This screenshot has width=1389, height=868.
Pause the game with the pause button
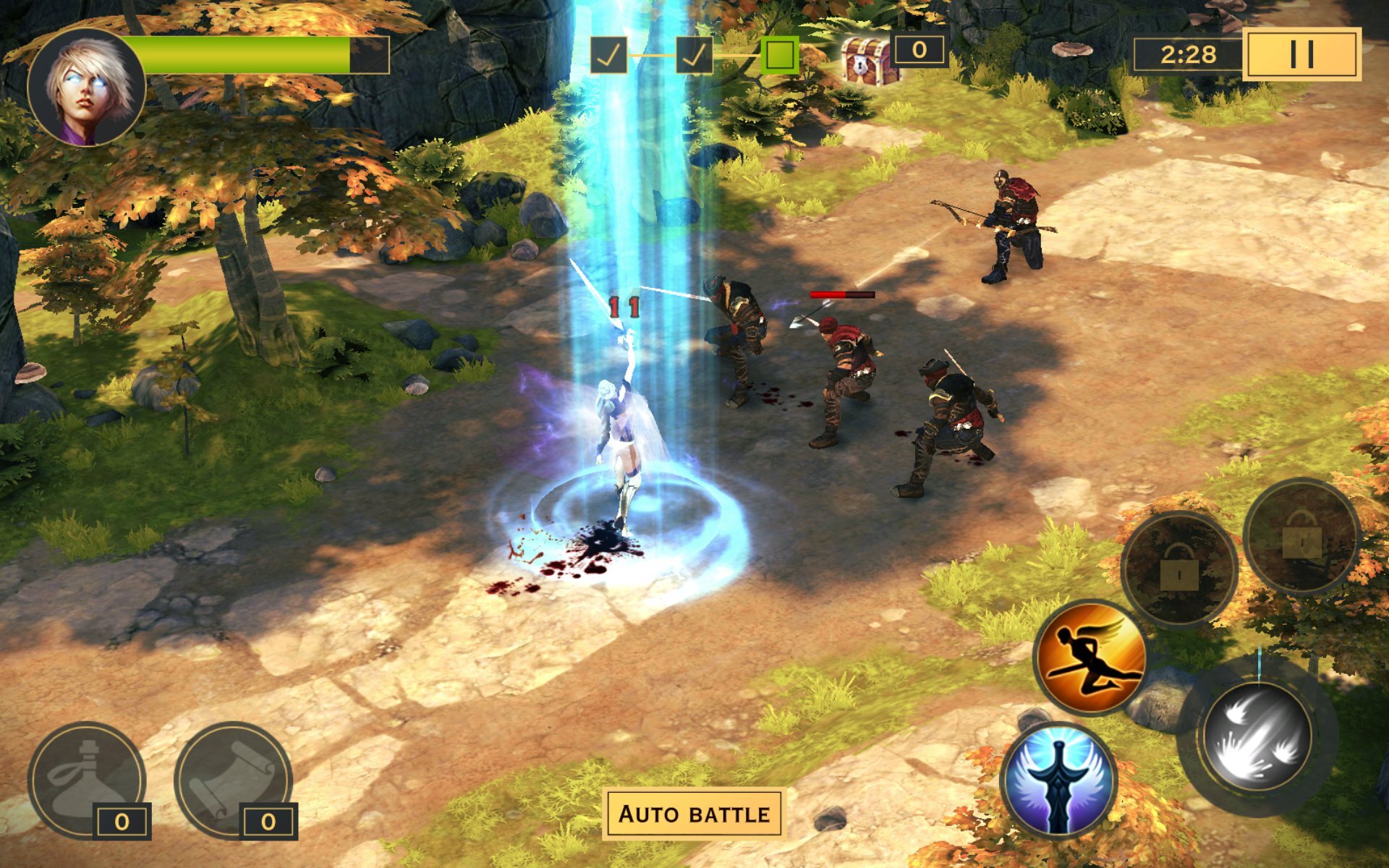(x=1301, y=54)
